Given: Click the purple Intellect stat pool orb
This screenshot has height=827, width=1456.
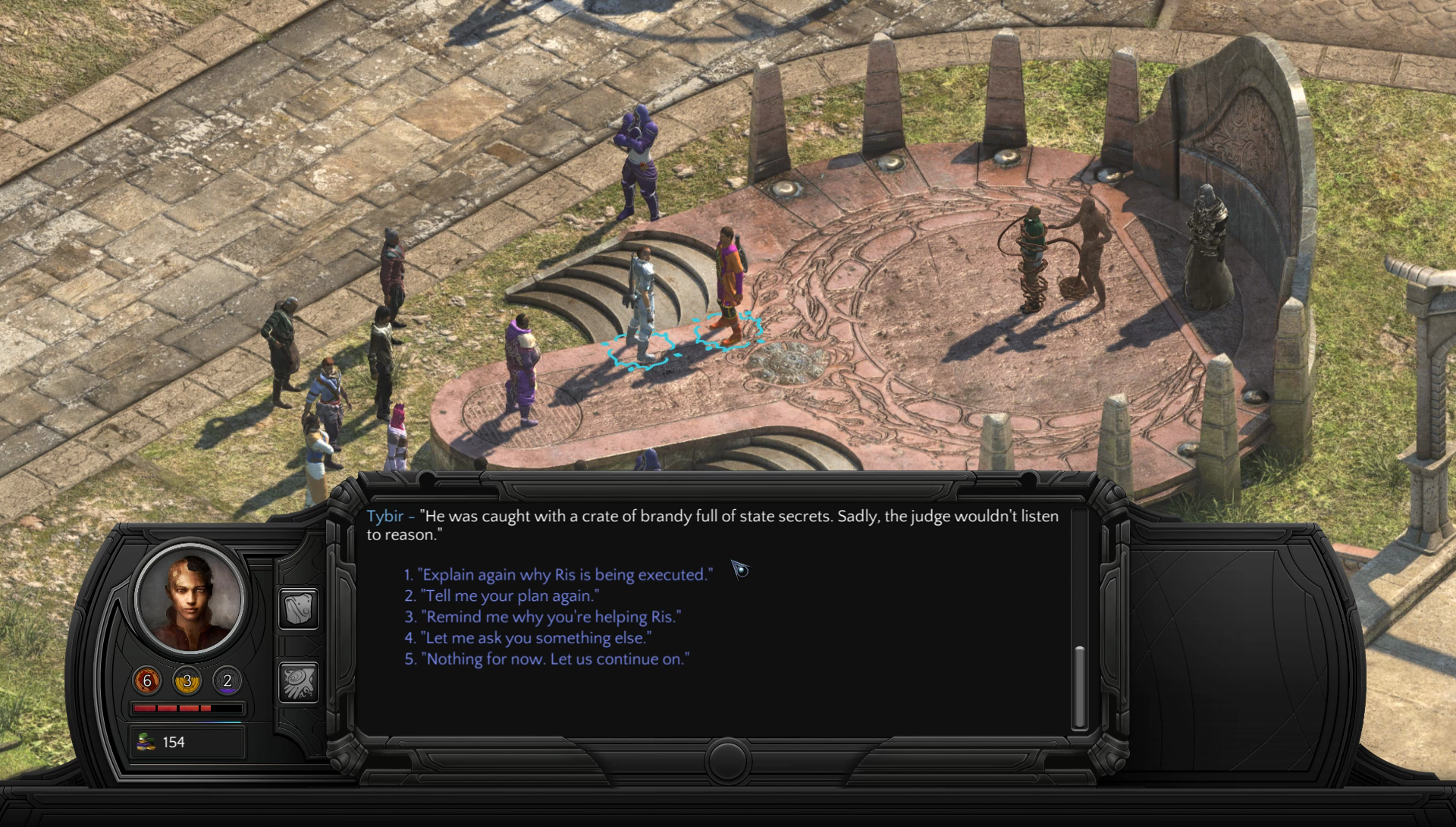Looking at the screenshot, I should point(227,681).
